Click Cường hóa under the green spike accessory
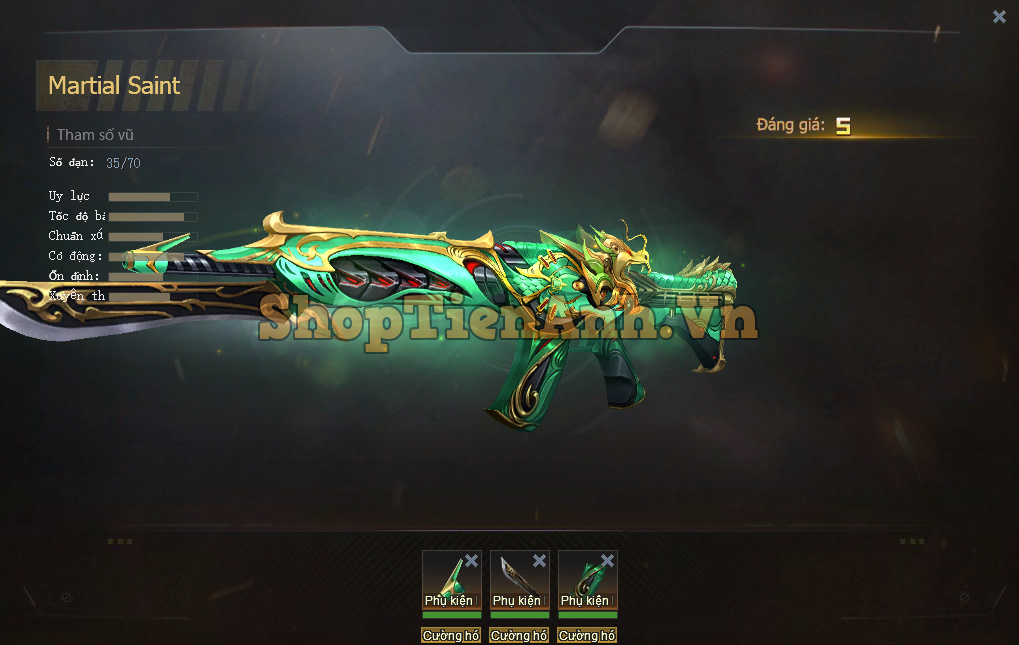 451,635
